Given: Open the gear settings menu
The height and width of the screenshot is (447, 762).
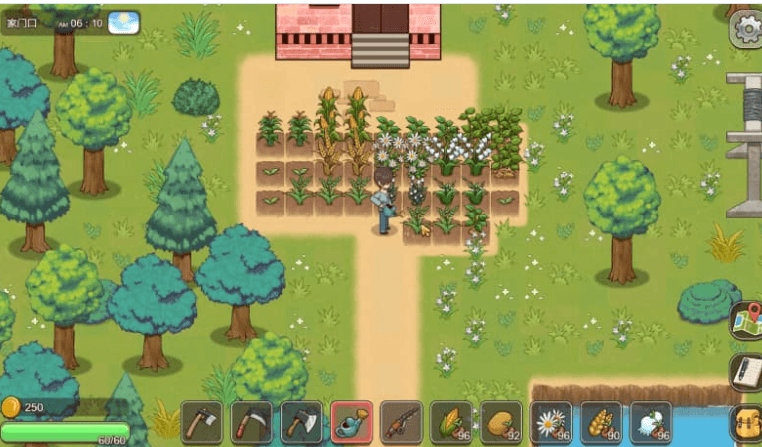Looking at the screenshot, I should (x=746, y=30).
